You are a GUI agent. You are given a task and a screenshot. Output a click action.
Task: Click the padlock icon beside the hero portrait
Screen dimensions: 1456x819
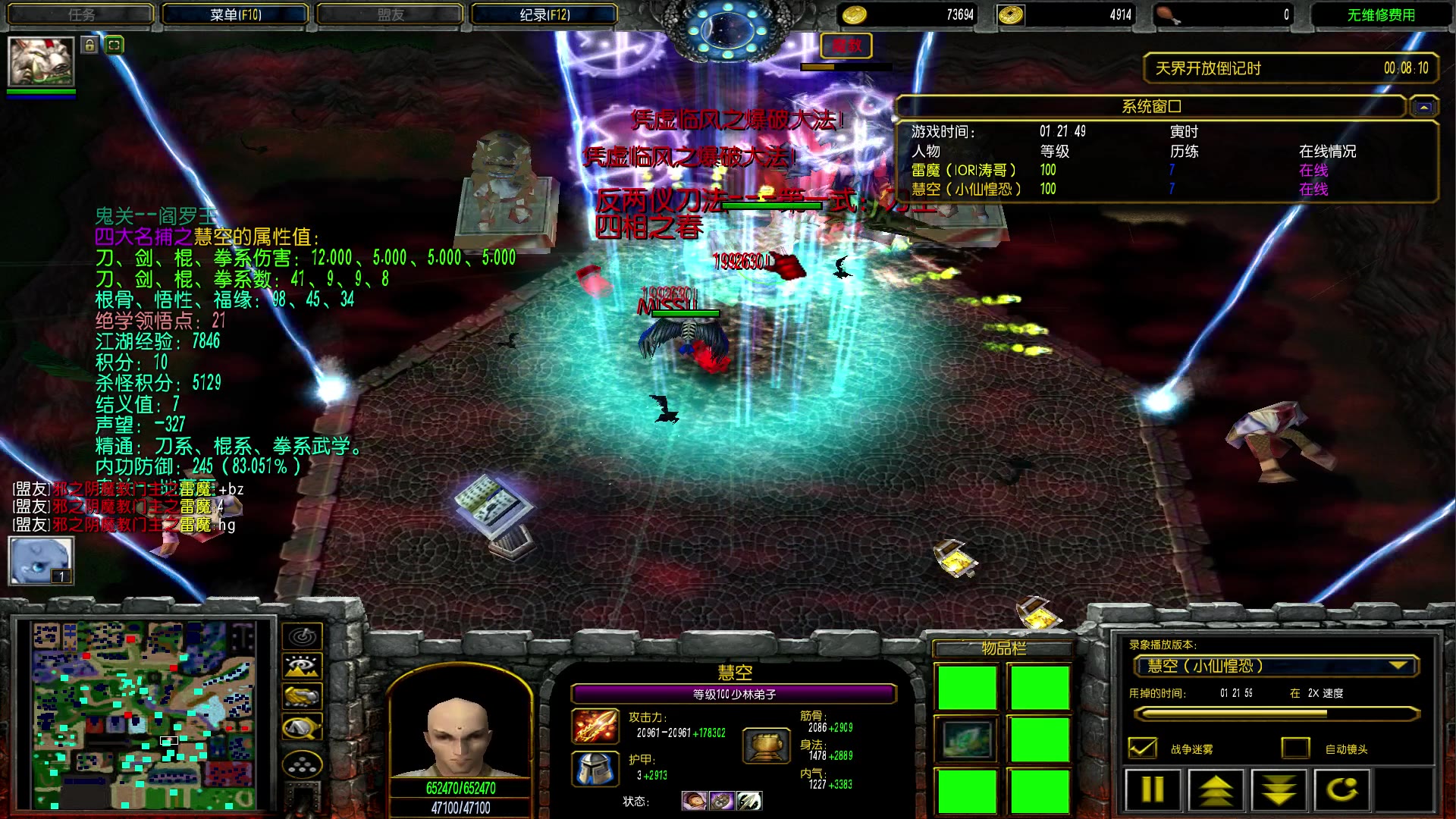(x=90, y=45)
